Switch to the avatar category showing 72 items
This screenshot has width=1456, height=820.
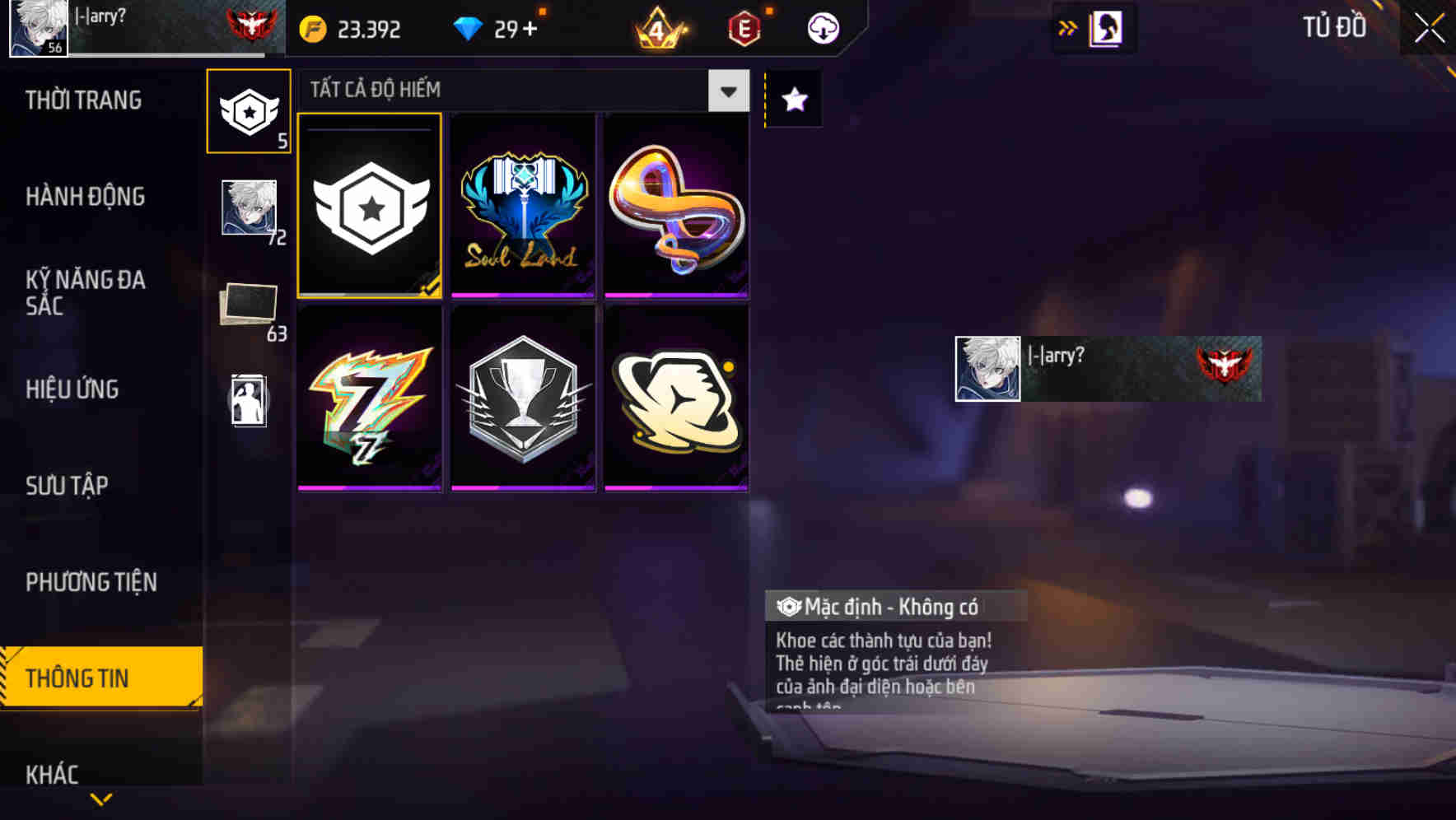[x=249, y=206]
